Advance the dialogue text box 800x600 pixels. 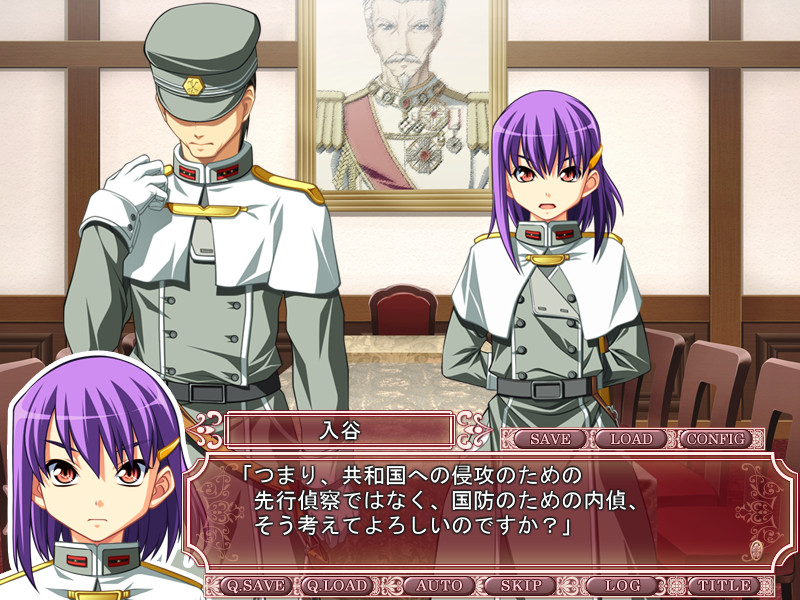(480, 510)
